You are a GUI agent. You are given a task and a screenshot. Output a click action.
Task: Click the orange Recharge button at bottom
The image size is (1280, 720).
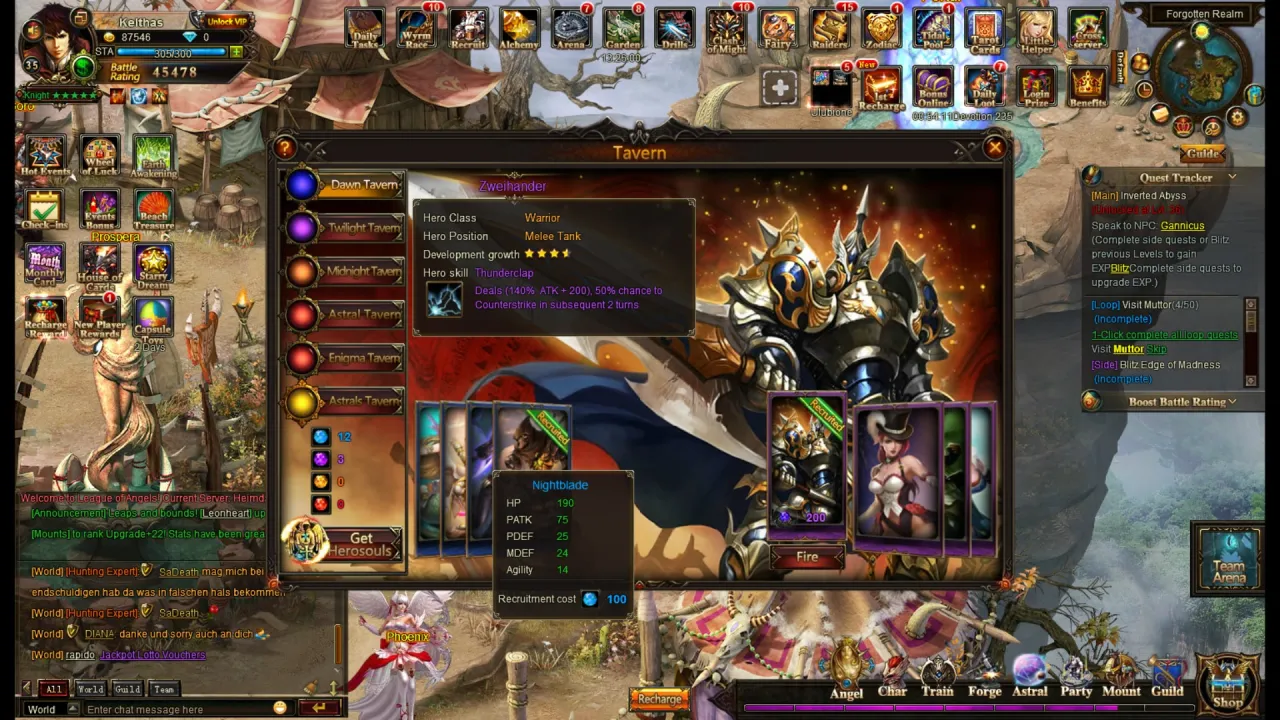[660, 699]
